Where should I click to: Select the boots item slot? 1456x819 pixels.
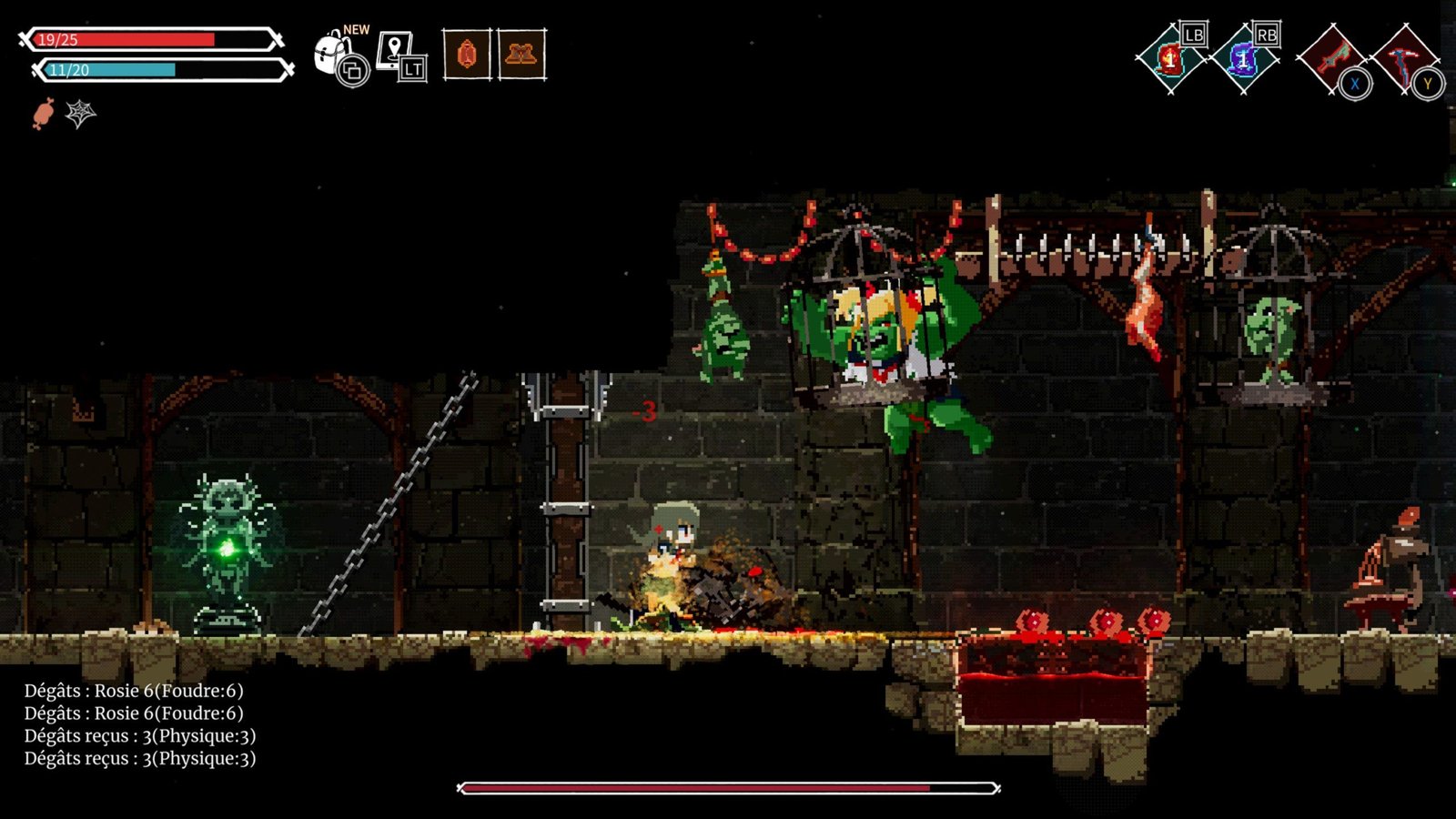[x=521, y=55]
